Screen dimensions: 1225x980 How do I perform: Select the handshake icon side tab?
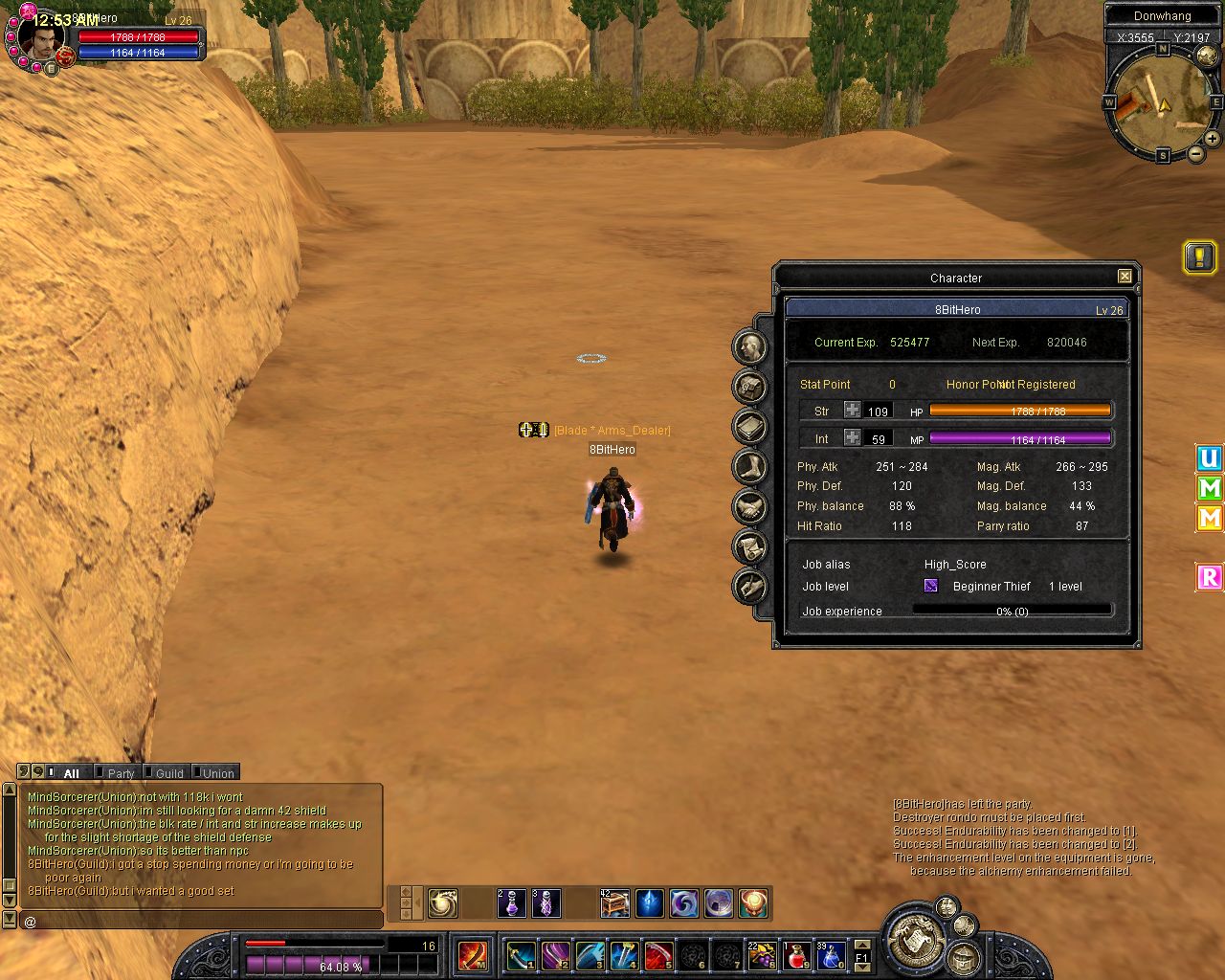pos(749,507)
